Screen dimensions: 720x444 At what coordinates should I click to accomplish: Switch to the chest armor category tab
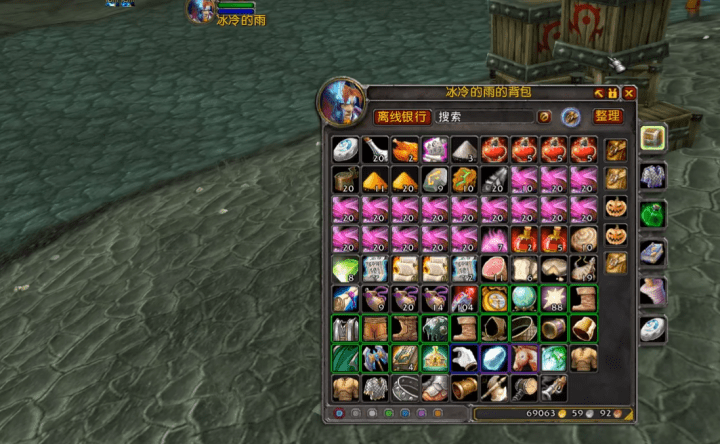point(653,177)
